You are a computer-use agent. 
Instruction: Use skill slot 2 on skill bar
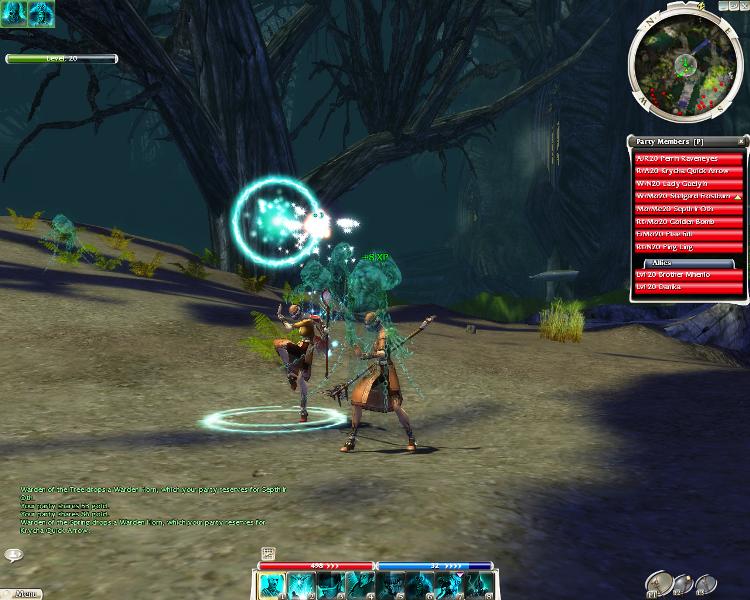pos(302,585)
